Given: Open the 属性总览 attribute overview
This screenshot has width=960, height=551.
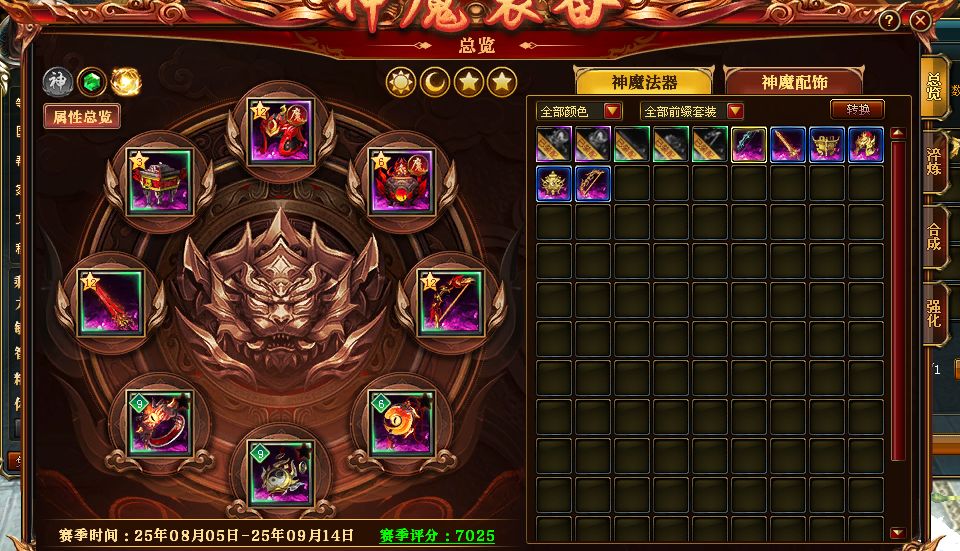Looking at the screenshot, I should click(x=82, y=116).
